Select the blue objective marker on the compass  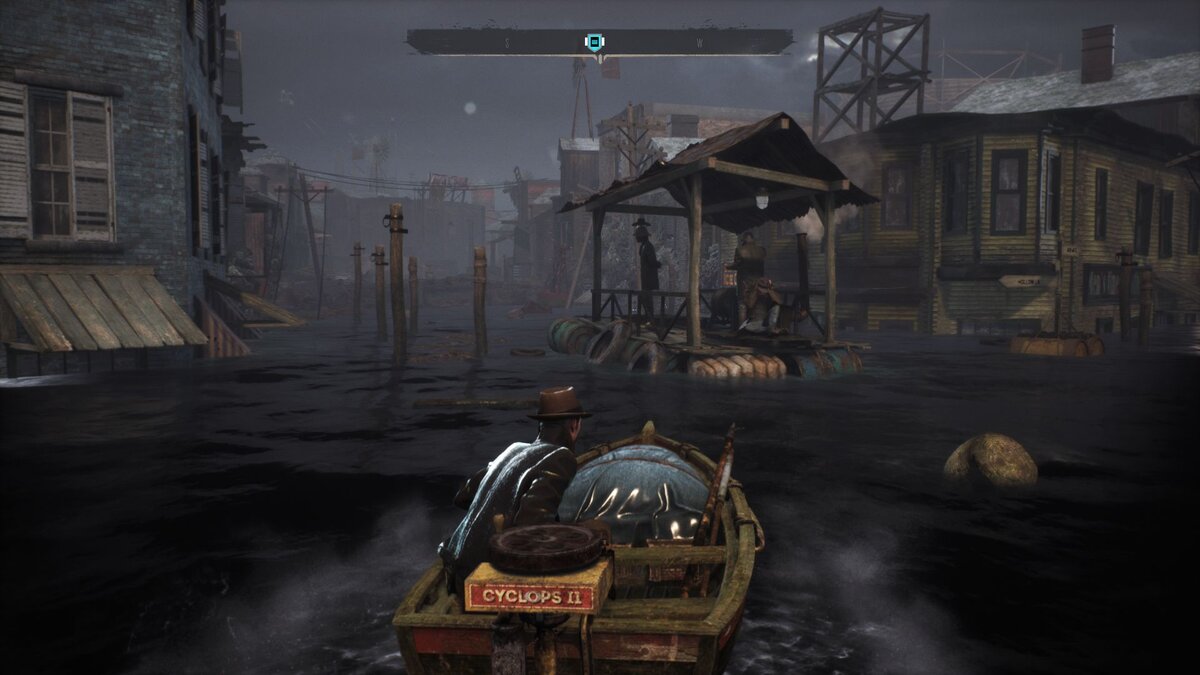point(594,42)
